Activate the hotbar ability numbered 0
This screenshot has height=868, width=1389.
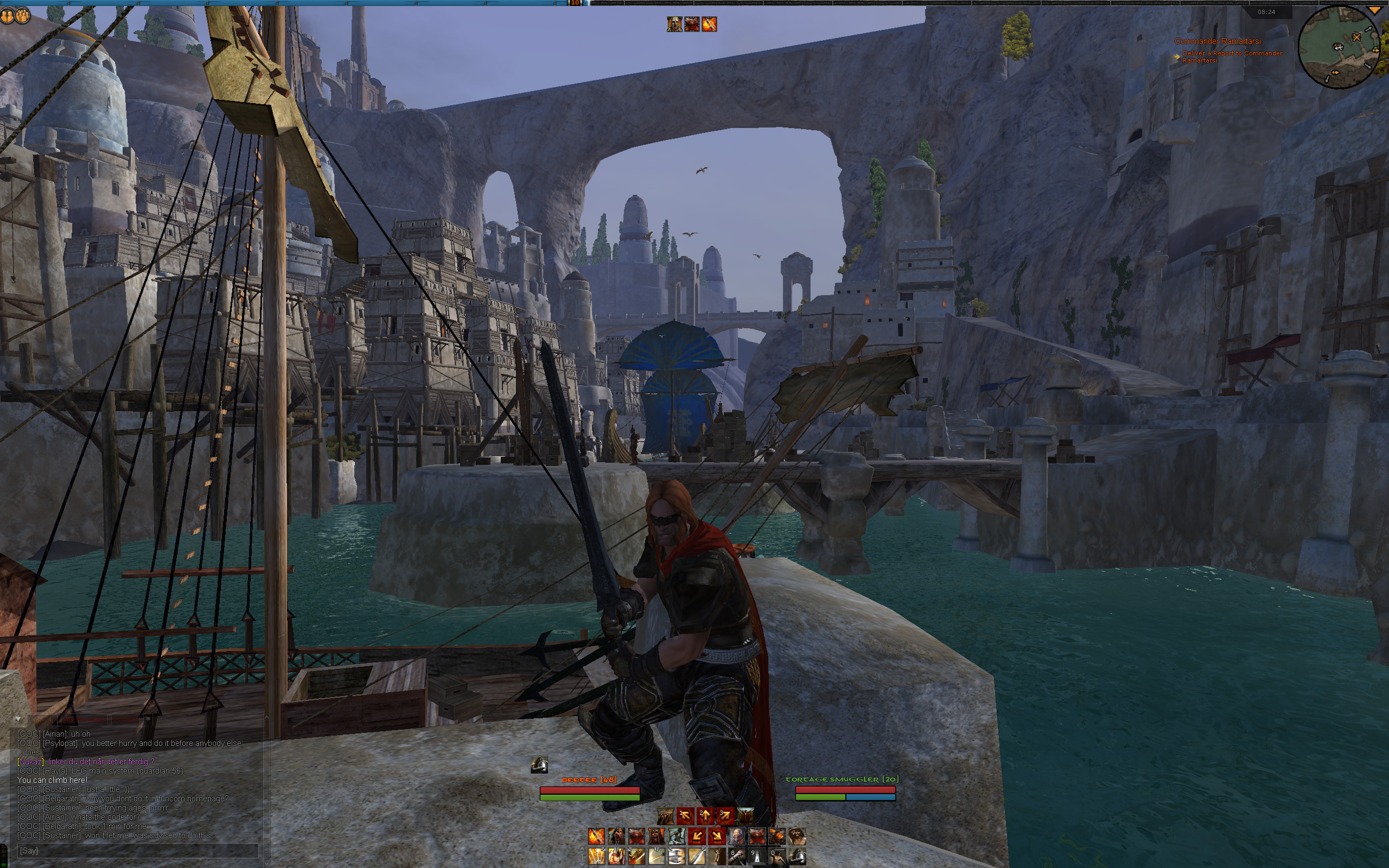pos(776,857)
